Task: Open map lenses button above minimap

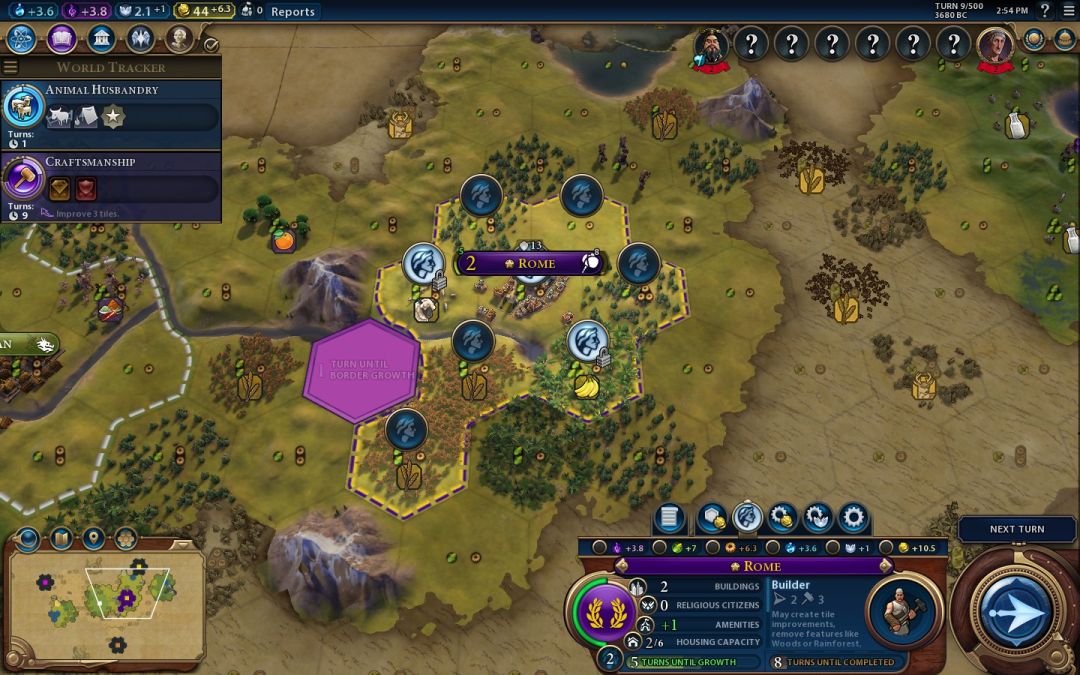Action: (x=61, y=539)
